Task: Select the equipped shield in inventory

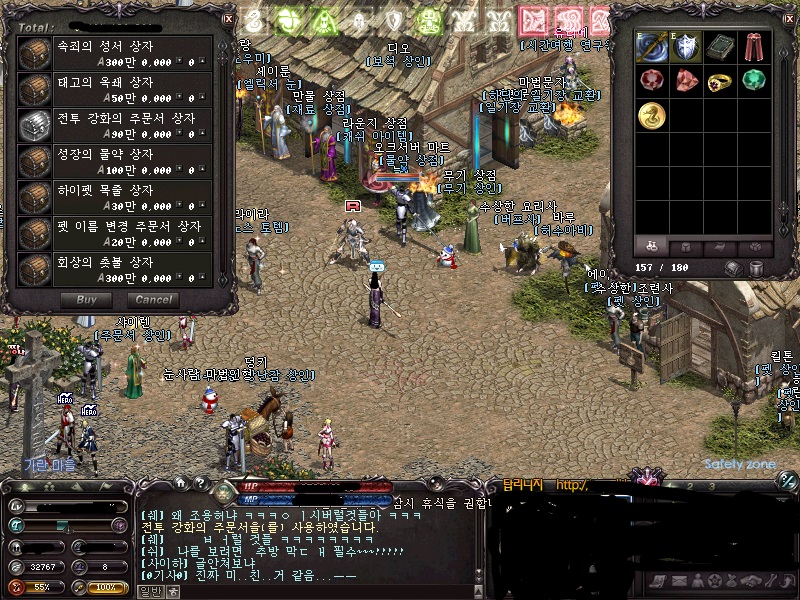Action: click(686, 47)
